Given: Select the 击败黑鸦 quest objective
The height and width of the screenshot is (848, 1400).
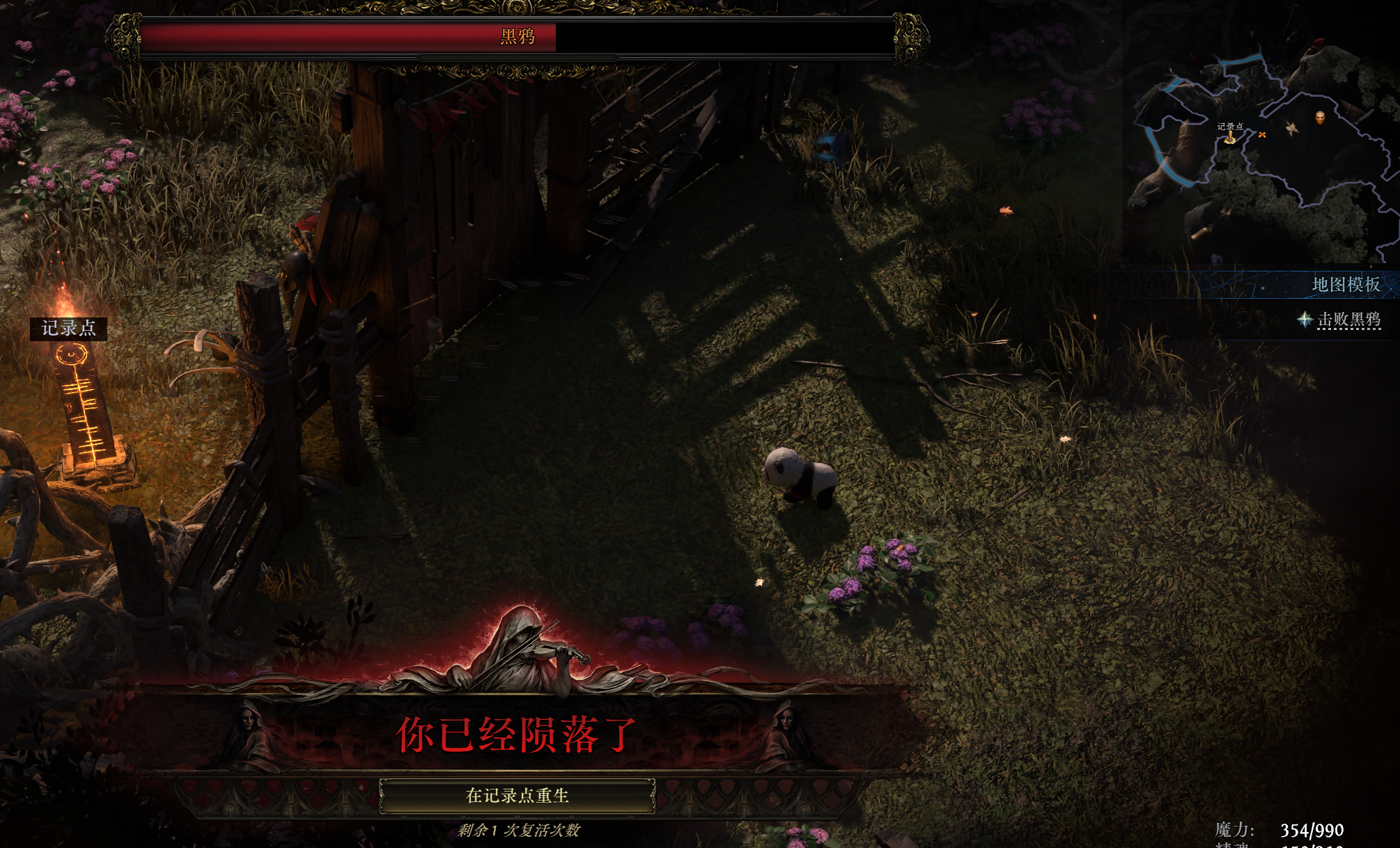Looking at the screenshot, I should 1348,320.
